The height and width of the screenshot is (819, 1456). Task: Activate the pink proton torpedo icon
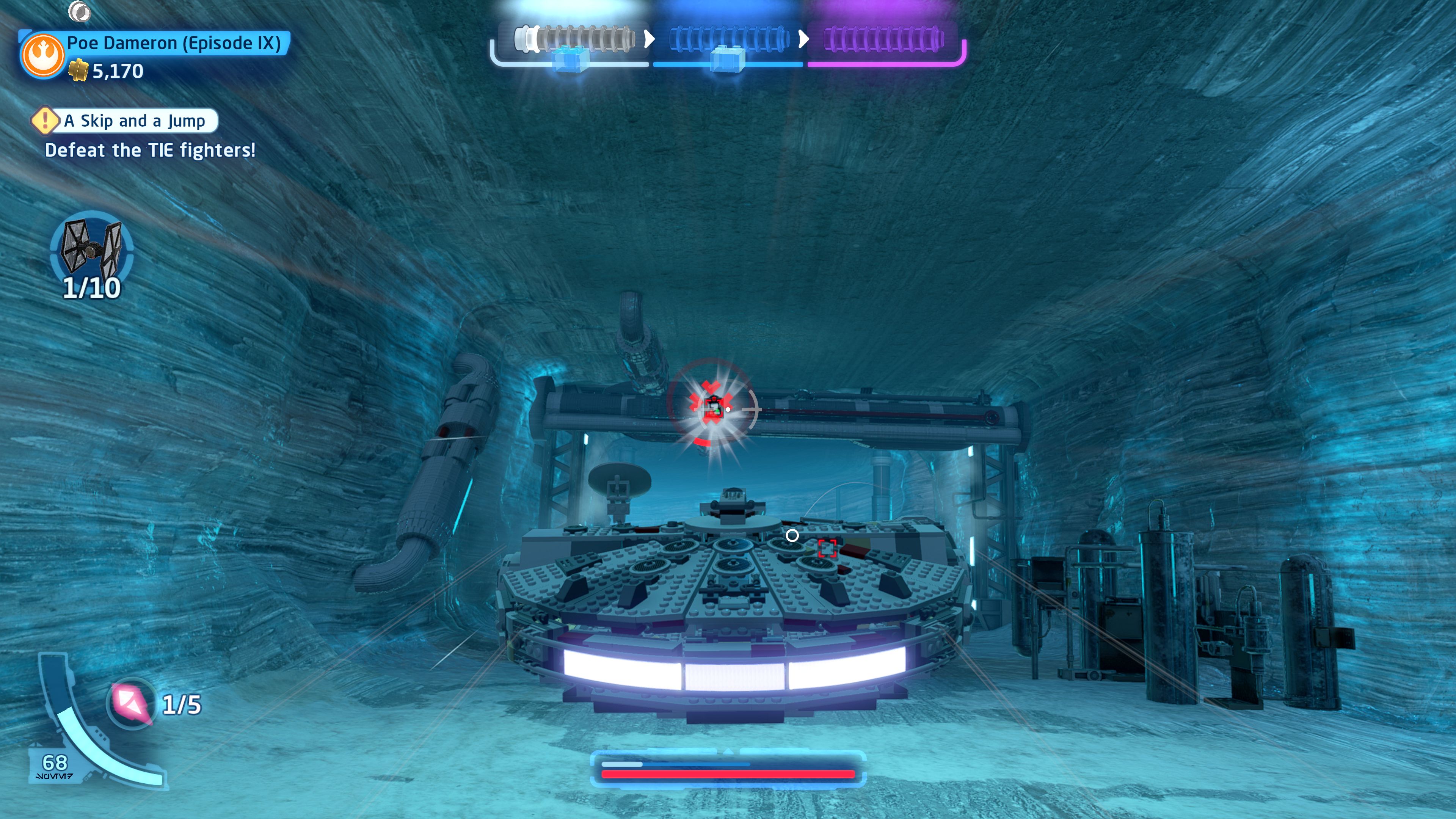coord(132,703)
